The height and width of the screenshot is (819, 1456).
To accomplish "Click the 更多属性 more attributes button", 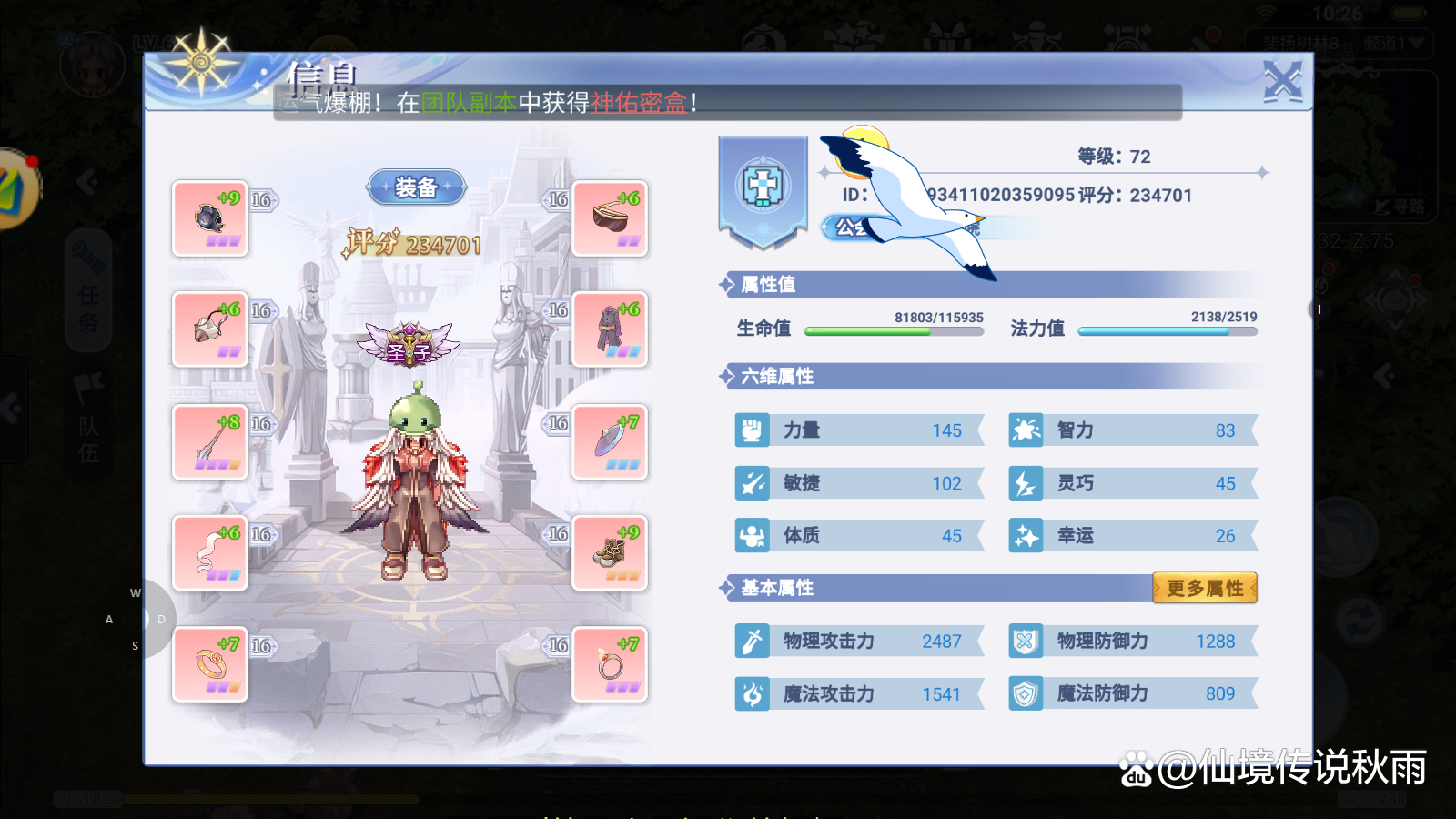I will click(1204, 588).
